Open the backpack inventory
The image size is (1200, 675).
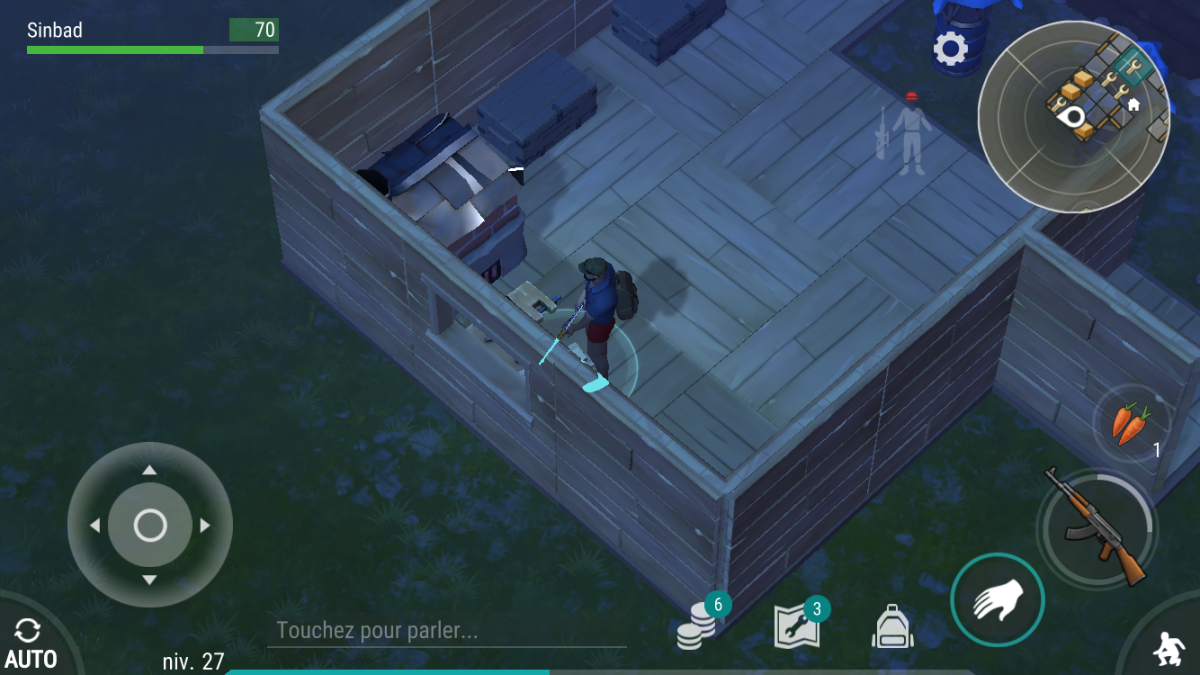click(892, 627)
